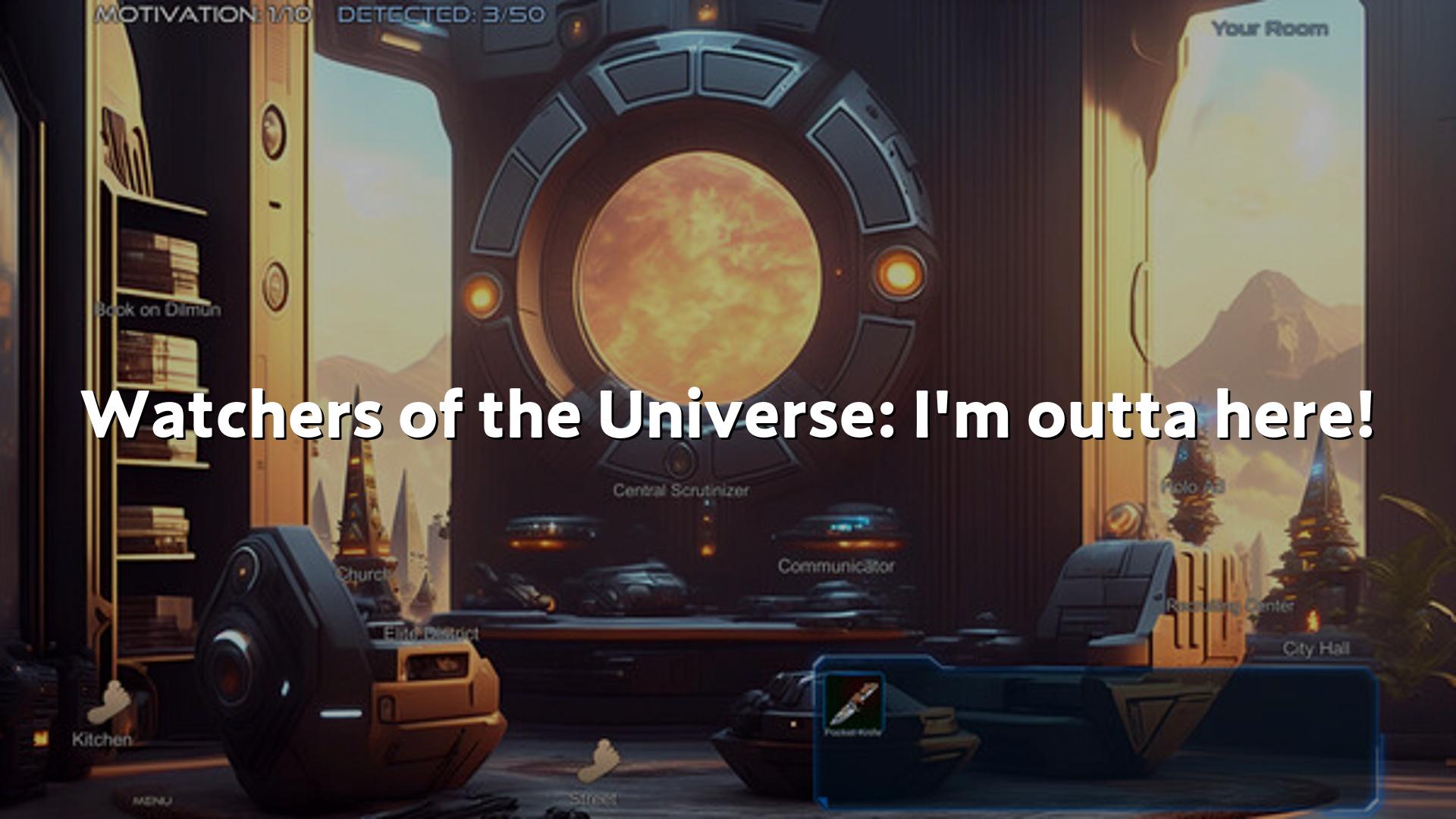Choose the Street exit label
This screenshot has width=1456, height=819.
point(593,798)
